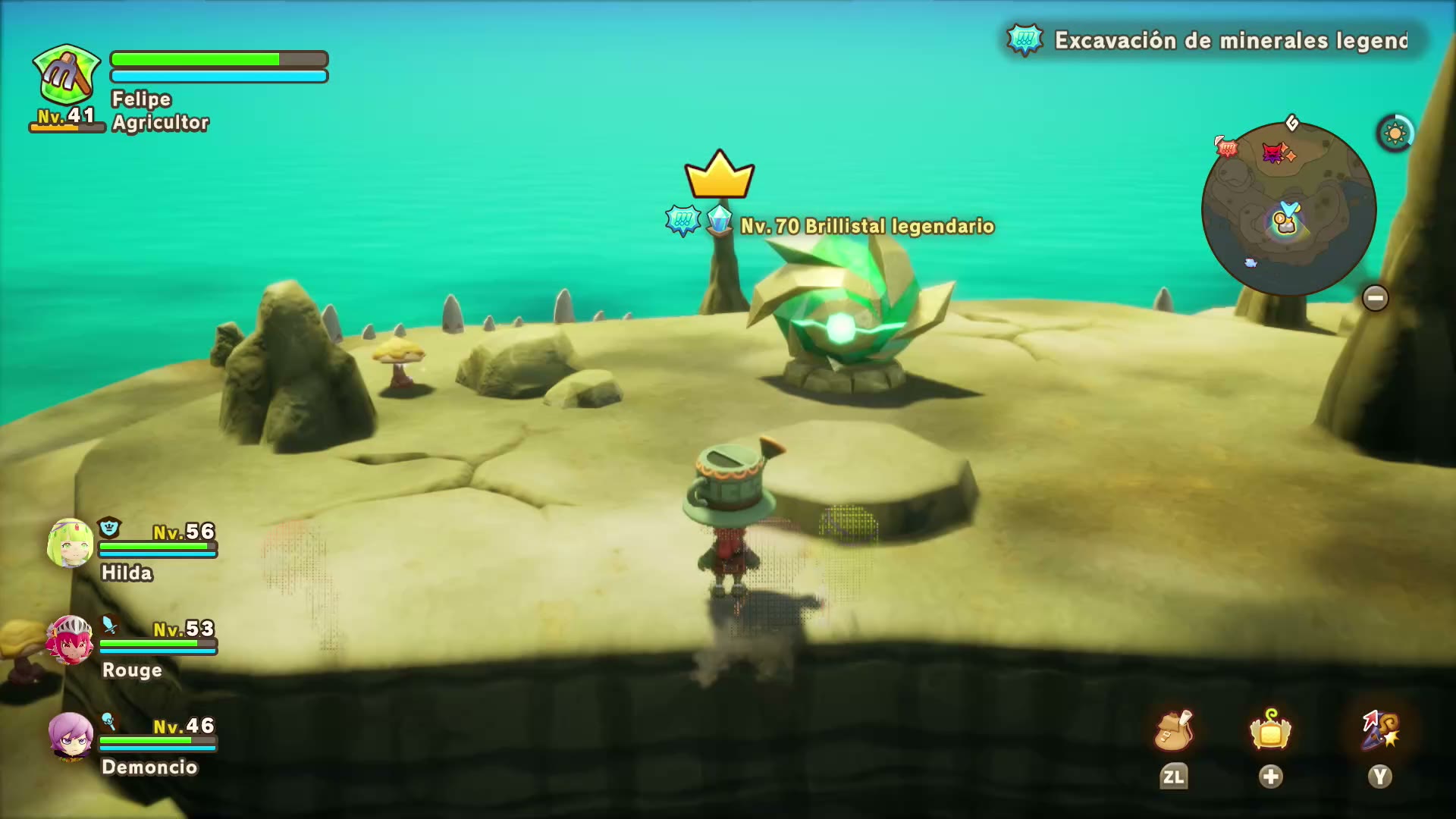
Task: Open the circular minimap
Action: [1288, 209]
